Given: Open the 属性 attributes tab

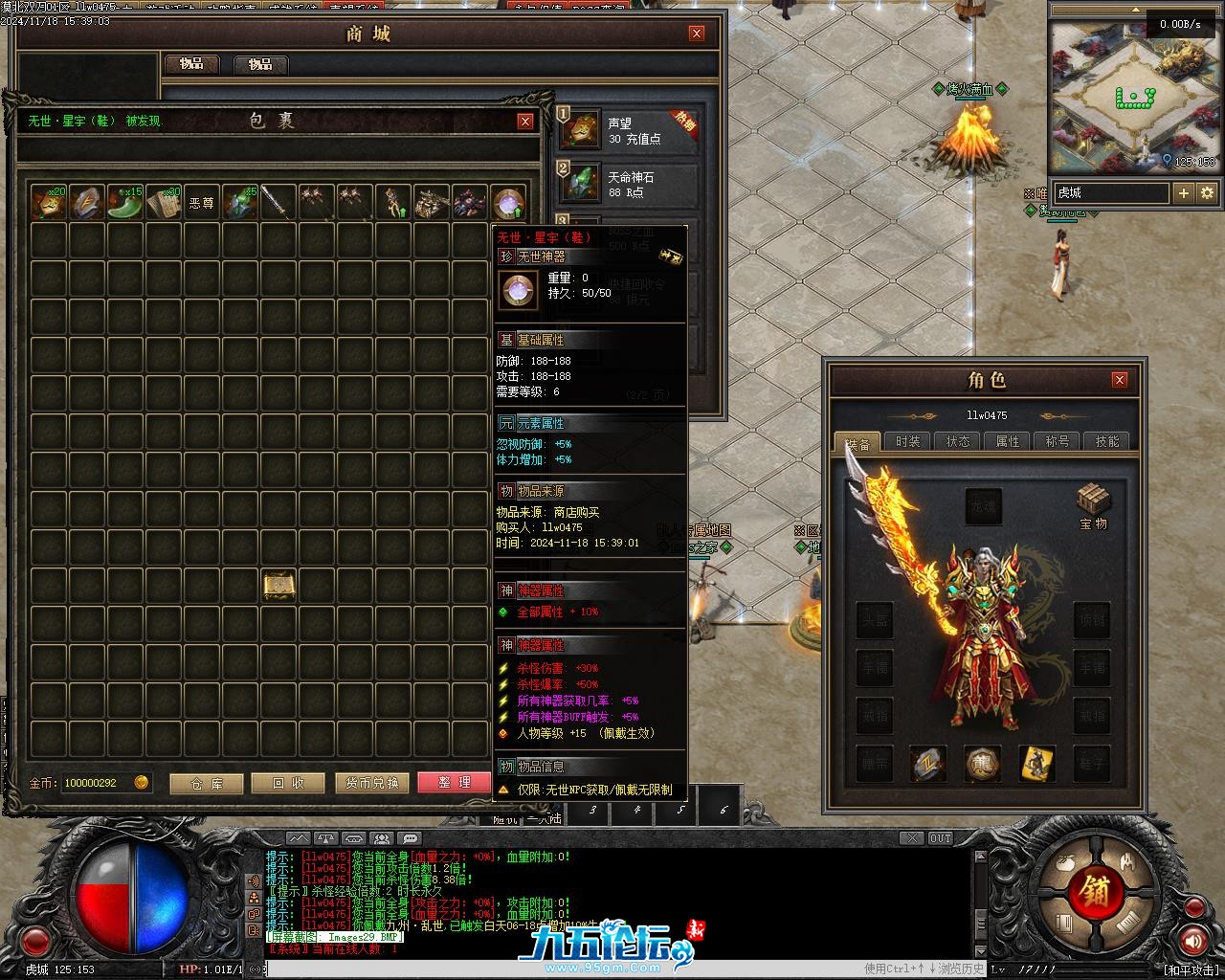Looking at the screenshot, I should pyautogui.click(x=1007, y=442).
